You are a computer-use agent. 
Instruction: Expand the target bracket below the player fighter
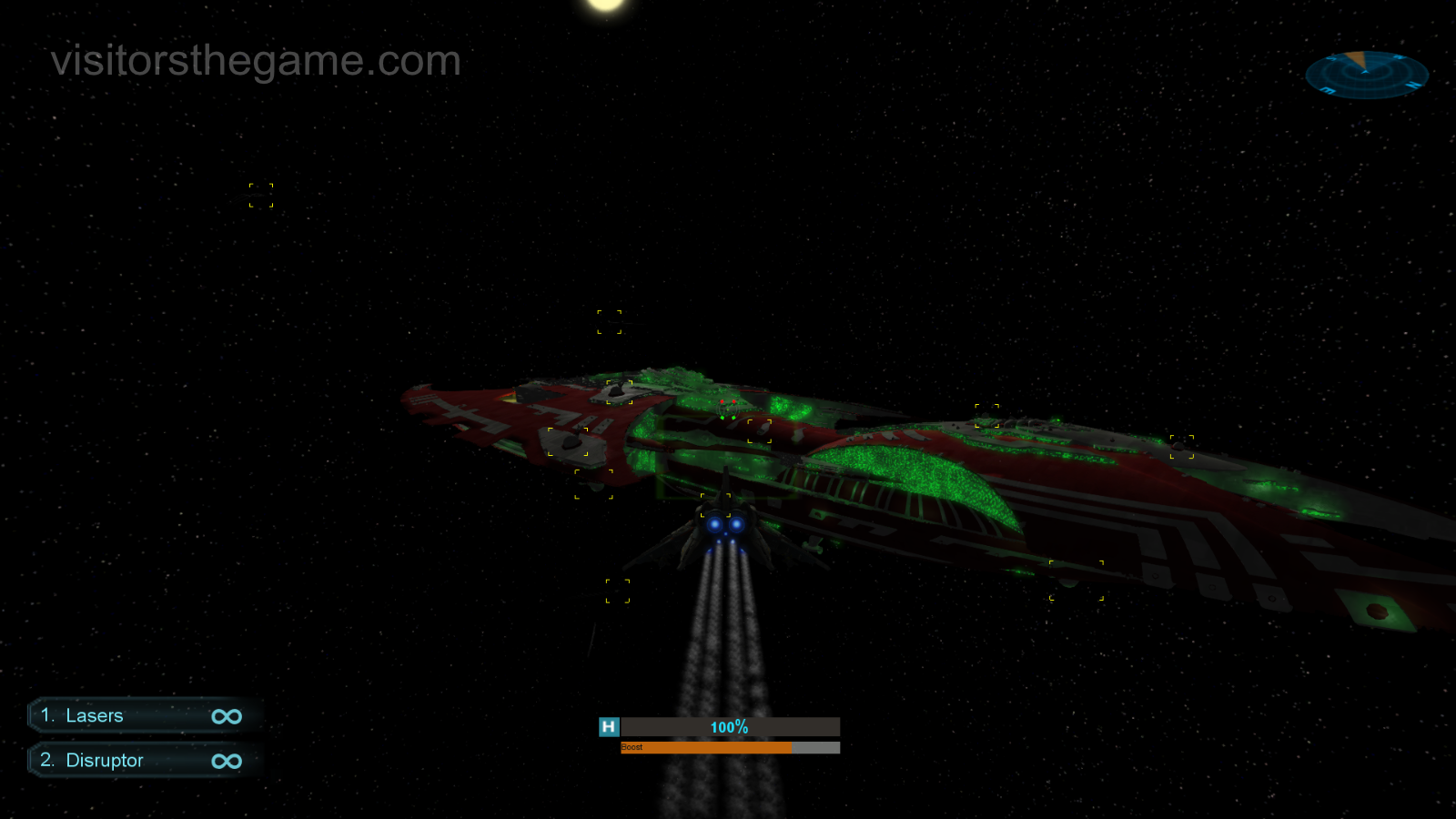click(x=620, y=590)
